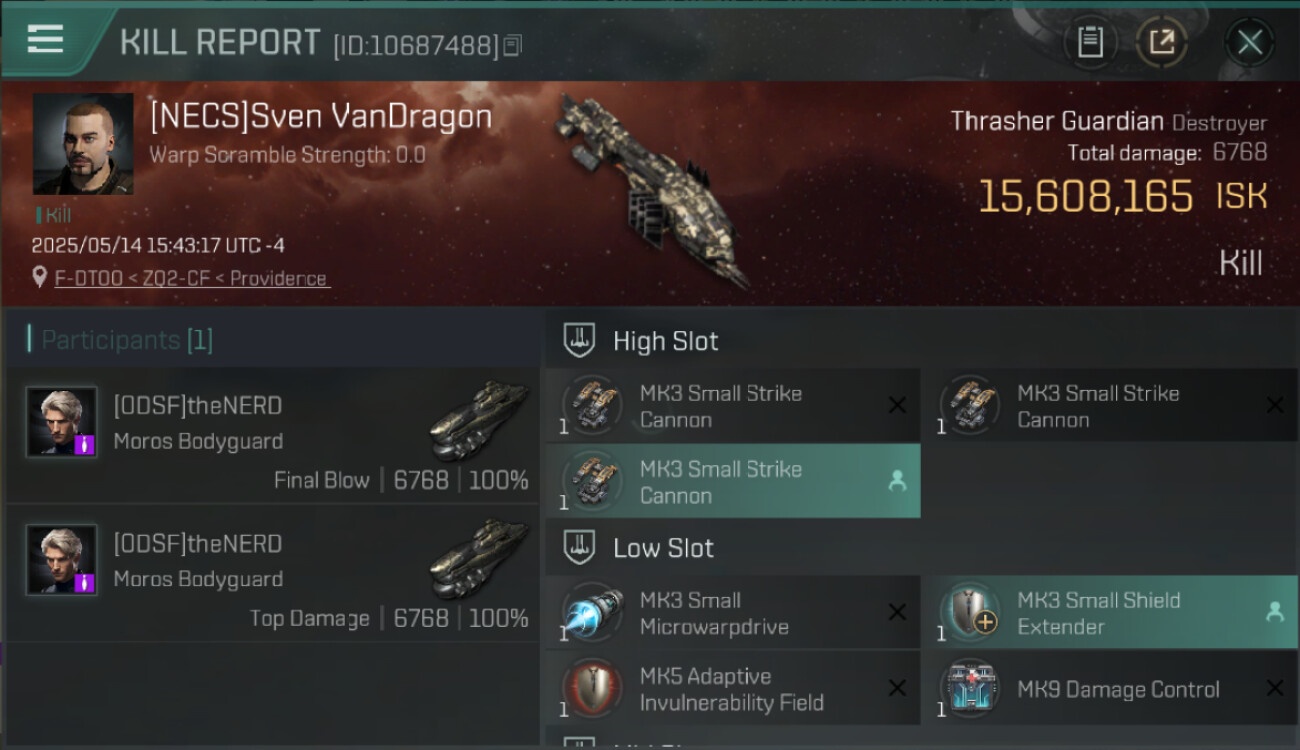The height and width of the screenshot is (750, 1300).
Task: Select the MK3 Small Microwarpdrive module
Action: click(x=732, y=613)
